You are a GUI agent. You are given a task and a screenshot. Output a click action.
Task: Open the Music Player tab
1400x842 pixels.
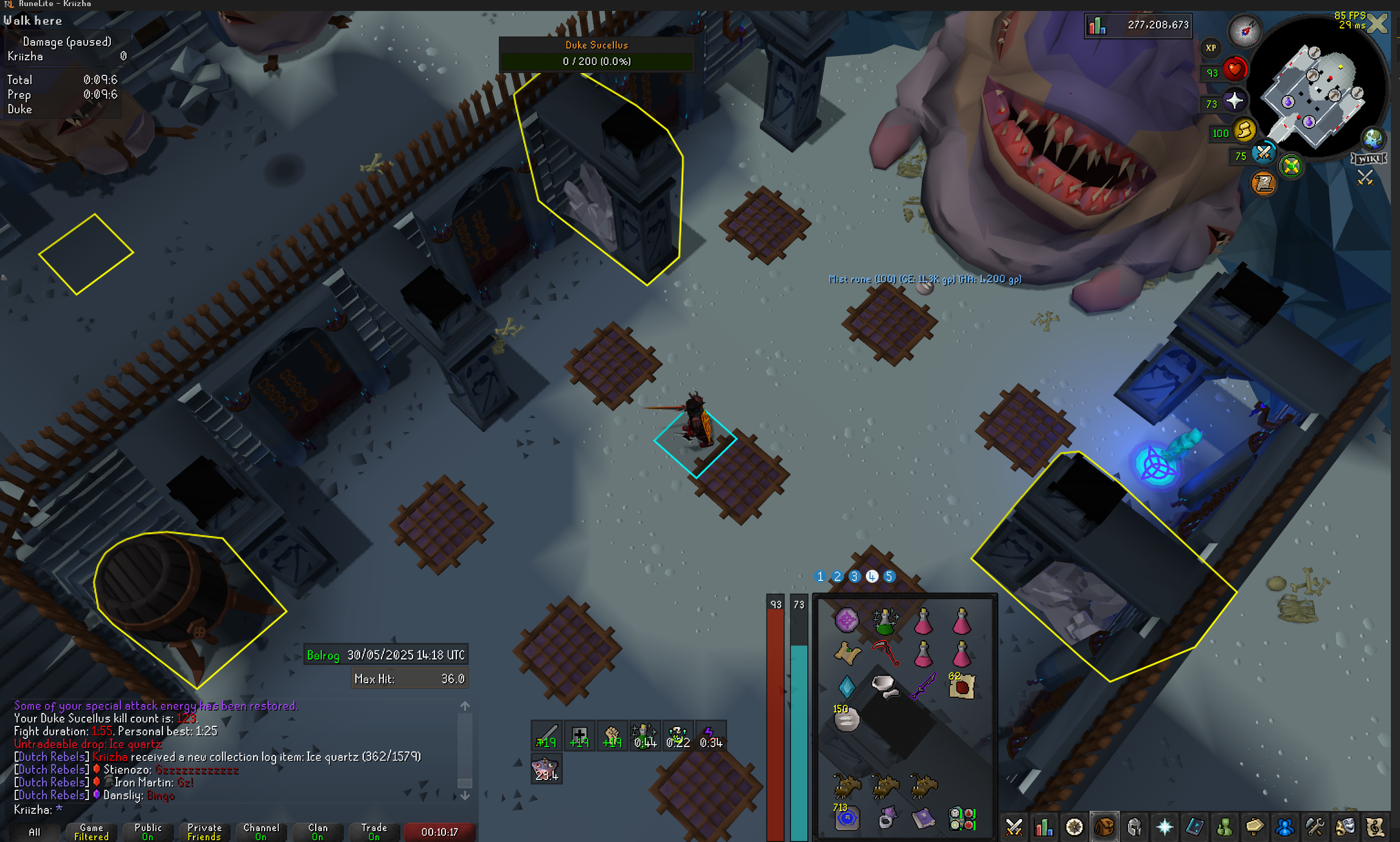click(x=1374, y=827)
